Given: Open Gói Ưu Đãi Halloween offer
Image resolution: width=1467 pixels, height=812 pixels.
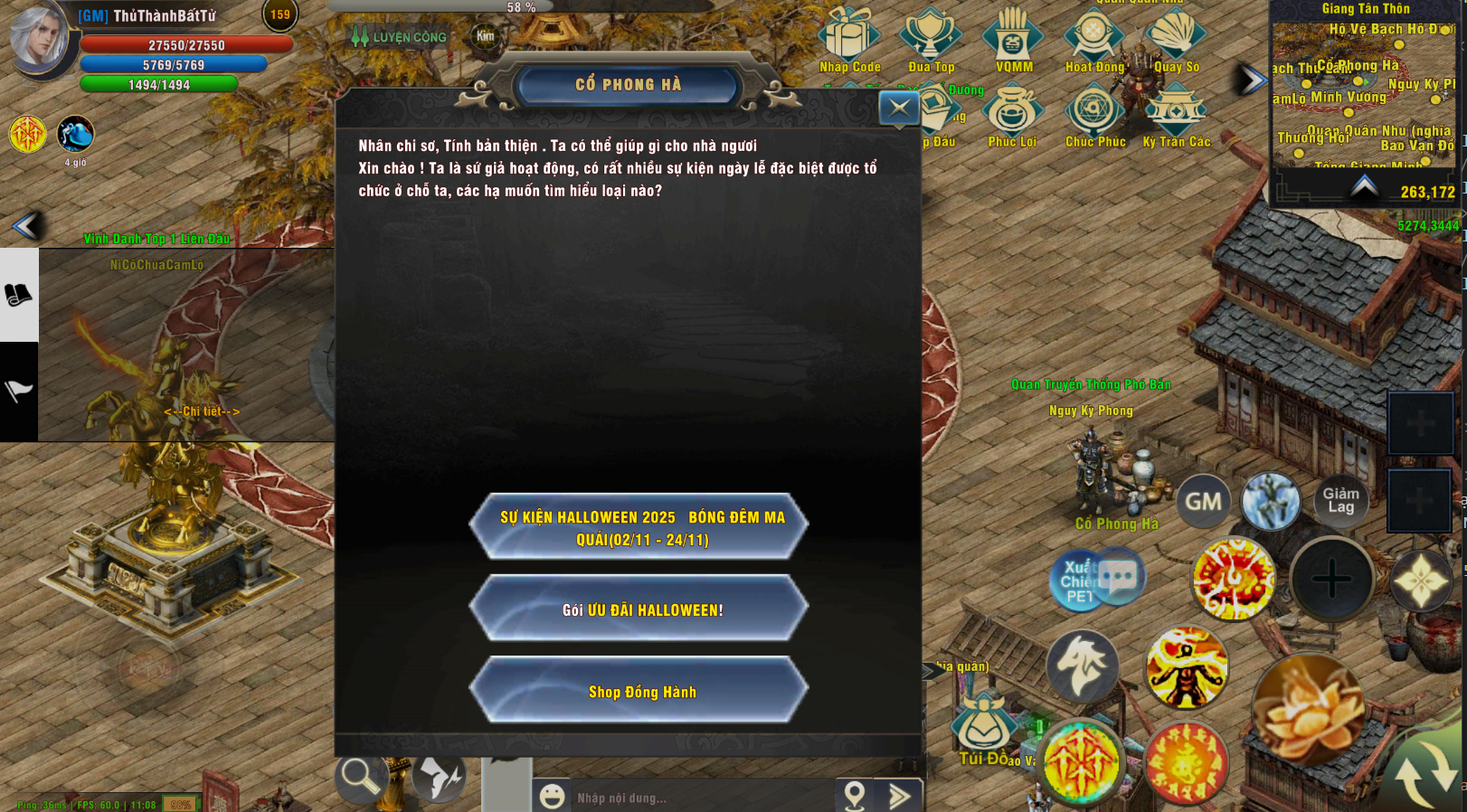Looking at the screenshot, I should pos(639,607).
